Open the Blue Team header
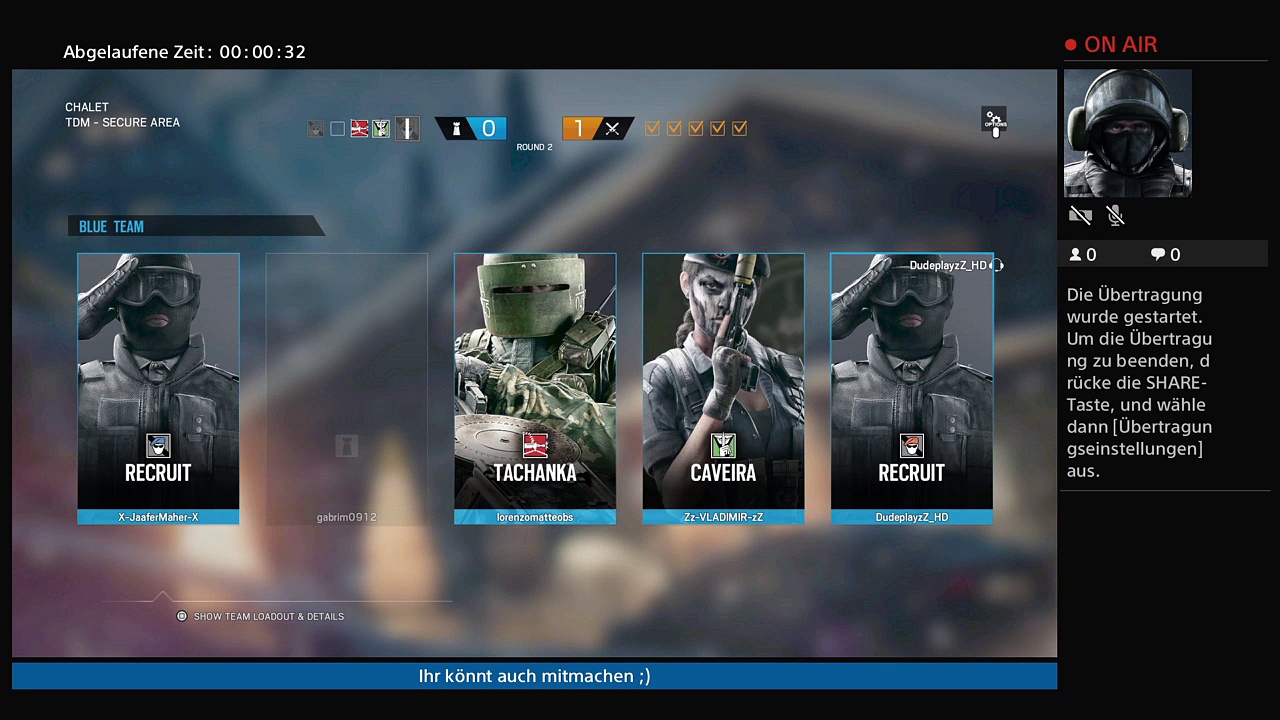This screenshot has height=720, width=1280. pyautogui.click(x=195, y=227)
